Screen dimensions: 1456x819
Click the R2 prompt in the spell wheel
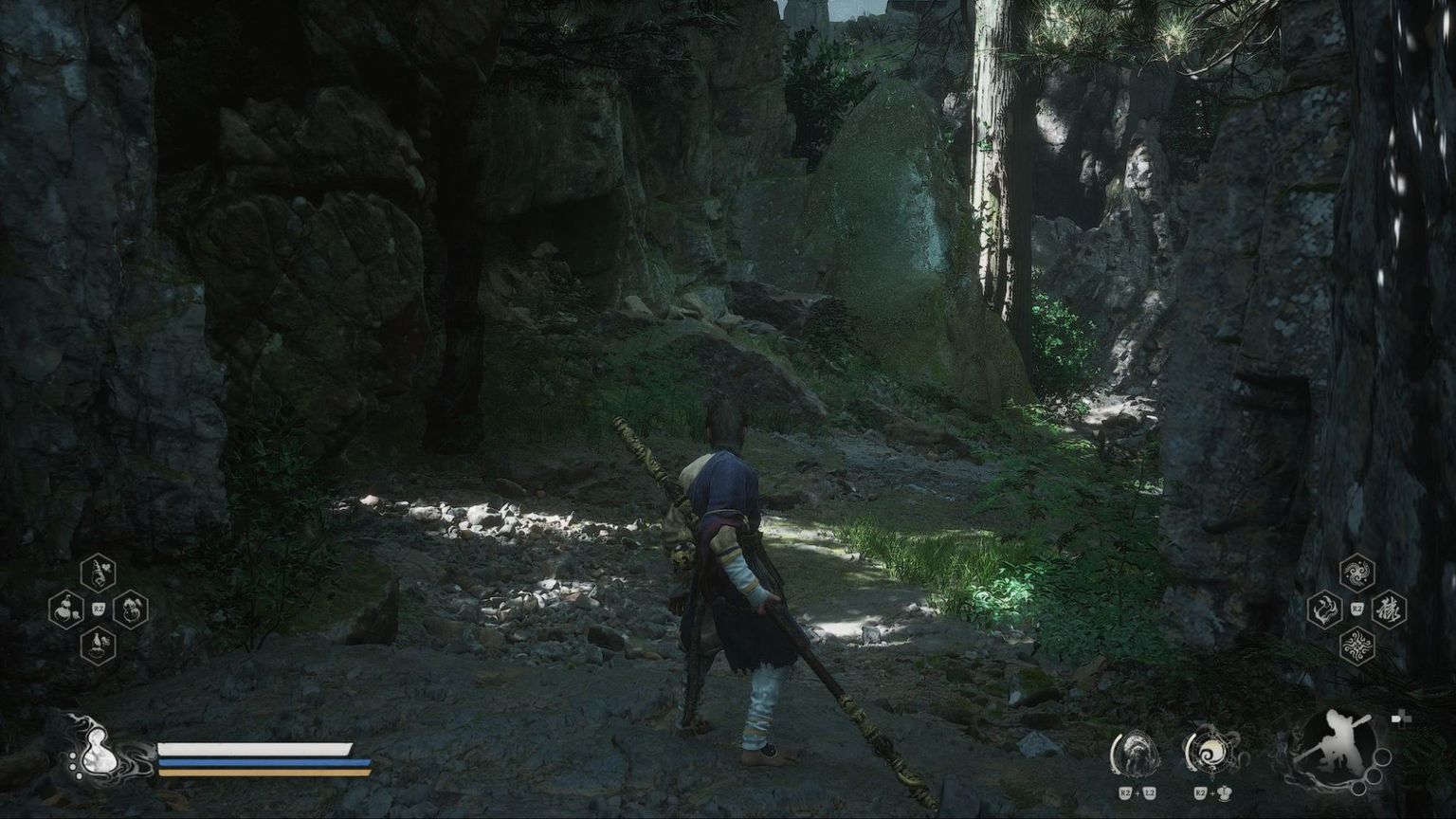point(1356,607)
